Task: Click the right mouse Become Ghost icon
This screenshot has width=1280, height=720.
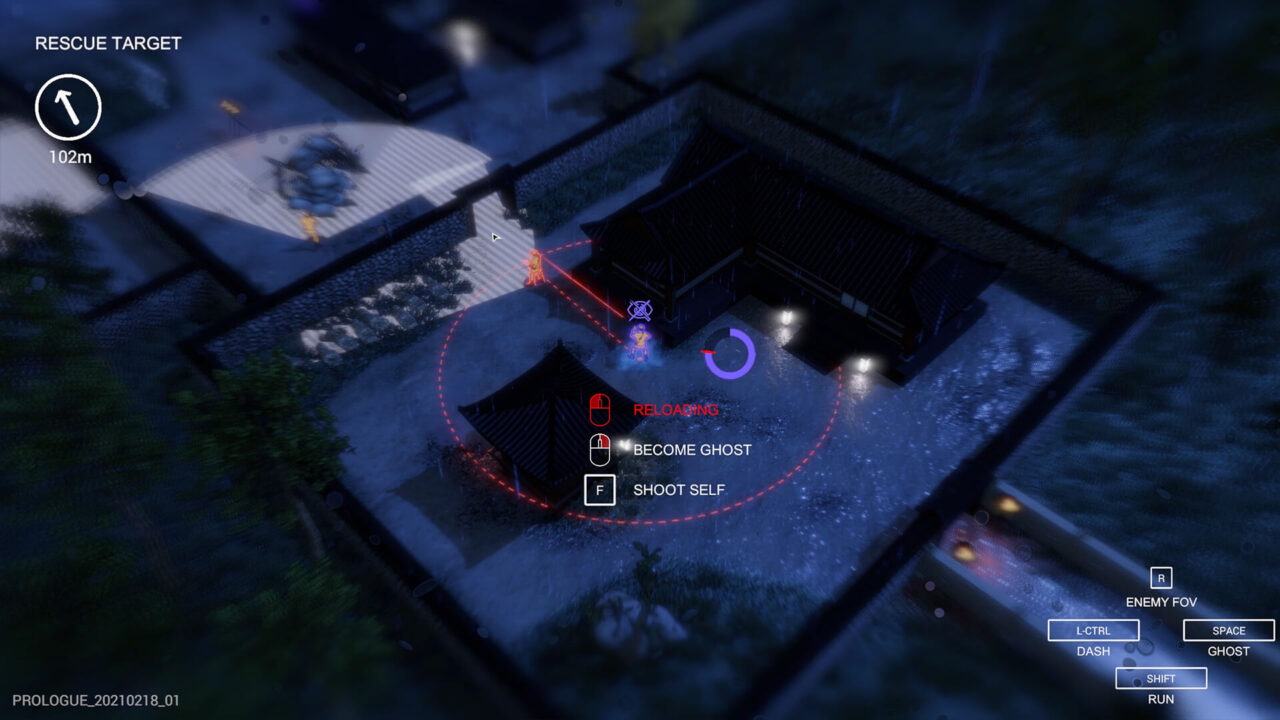Action: pos(599,449)
